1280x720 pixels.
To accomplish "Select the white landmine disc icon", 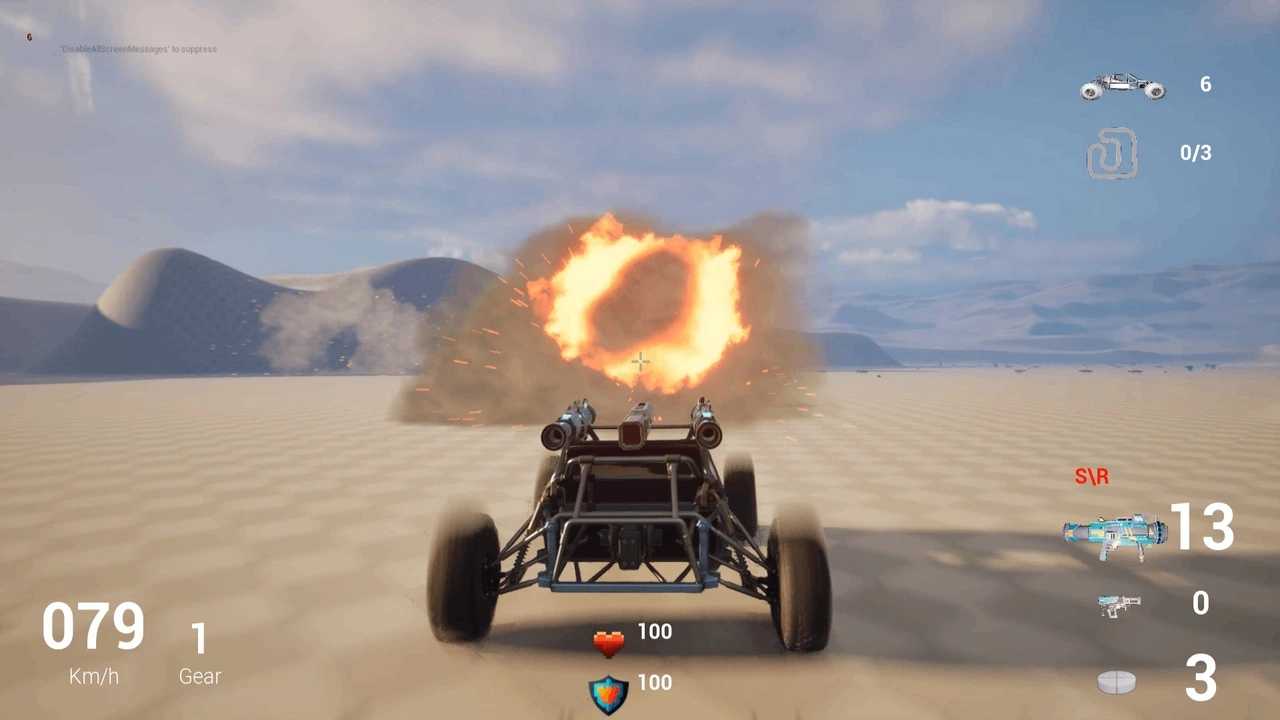I will (1116, 682).
